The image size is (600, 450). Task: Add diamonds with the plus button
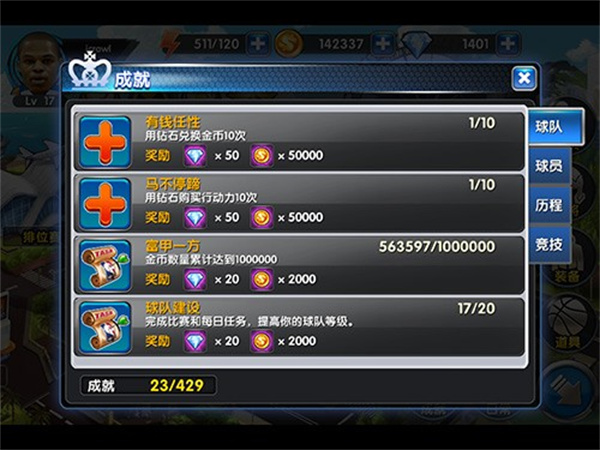pos(510,44)
